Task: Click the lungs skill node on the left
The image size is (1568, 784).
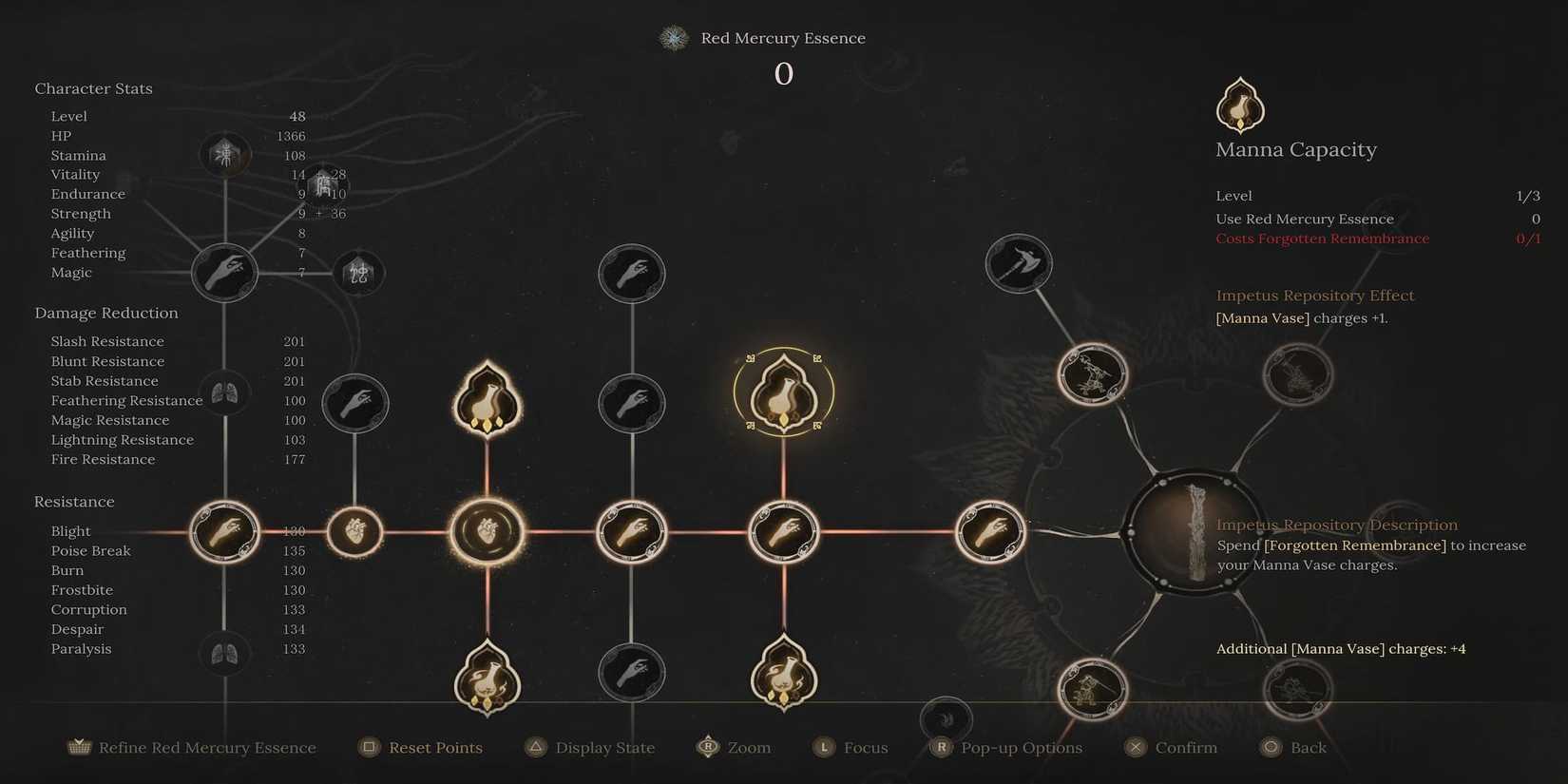Action: (x=225, y=392)
